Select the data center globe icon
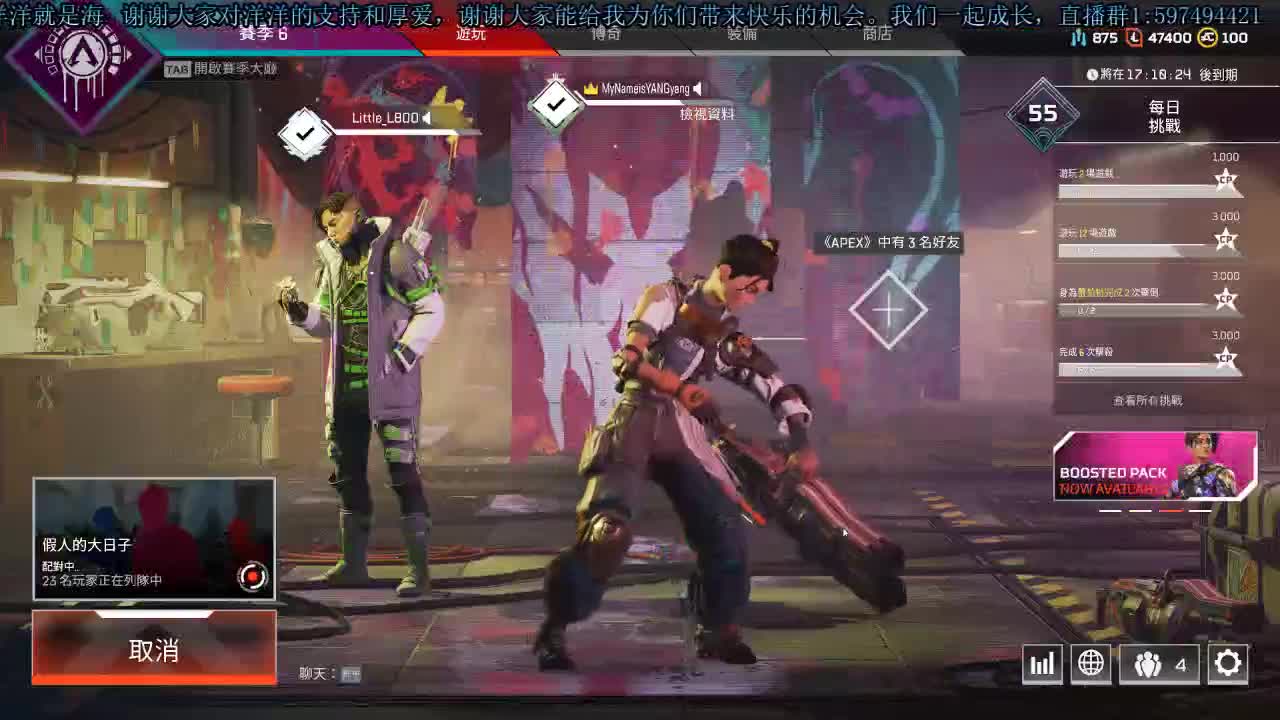The image size is (1280, 720). point(1091,662)
